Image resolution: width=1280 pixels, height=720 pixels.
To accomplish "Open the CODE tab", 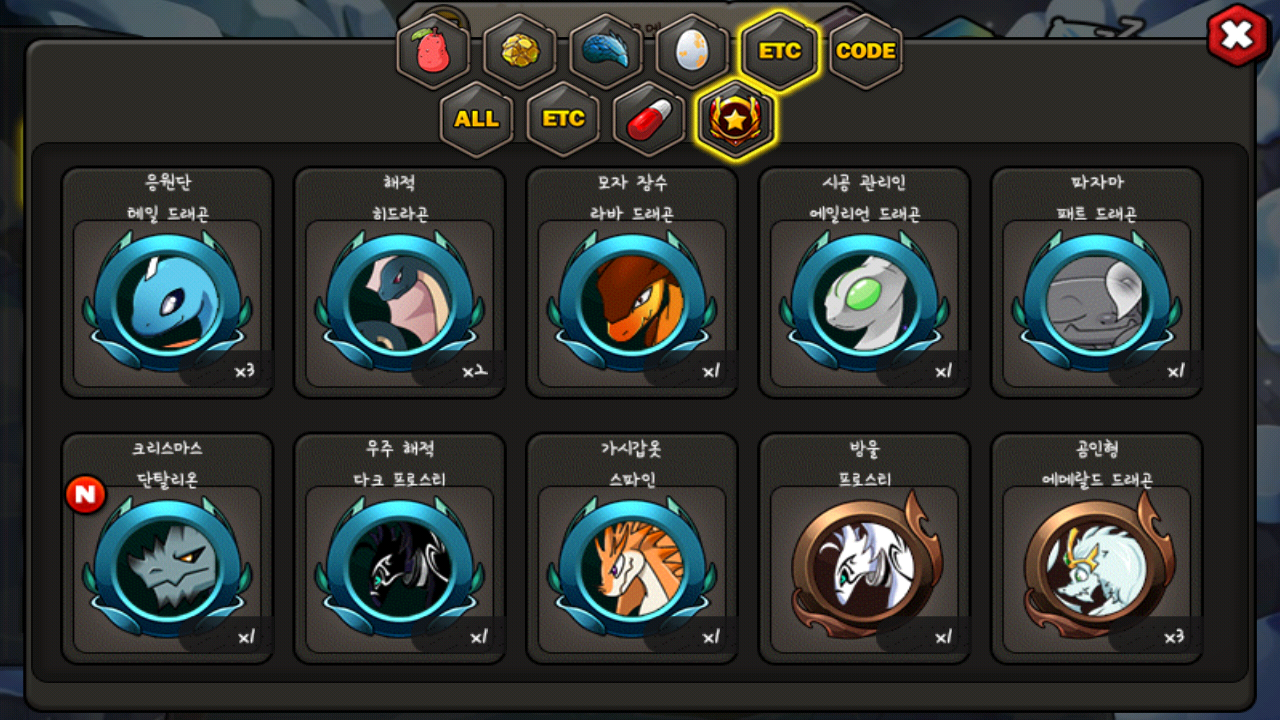I will [865, 52].
